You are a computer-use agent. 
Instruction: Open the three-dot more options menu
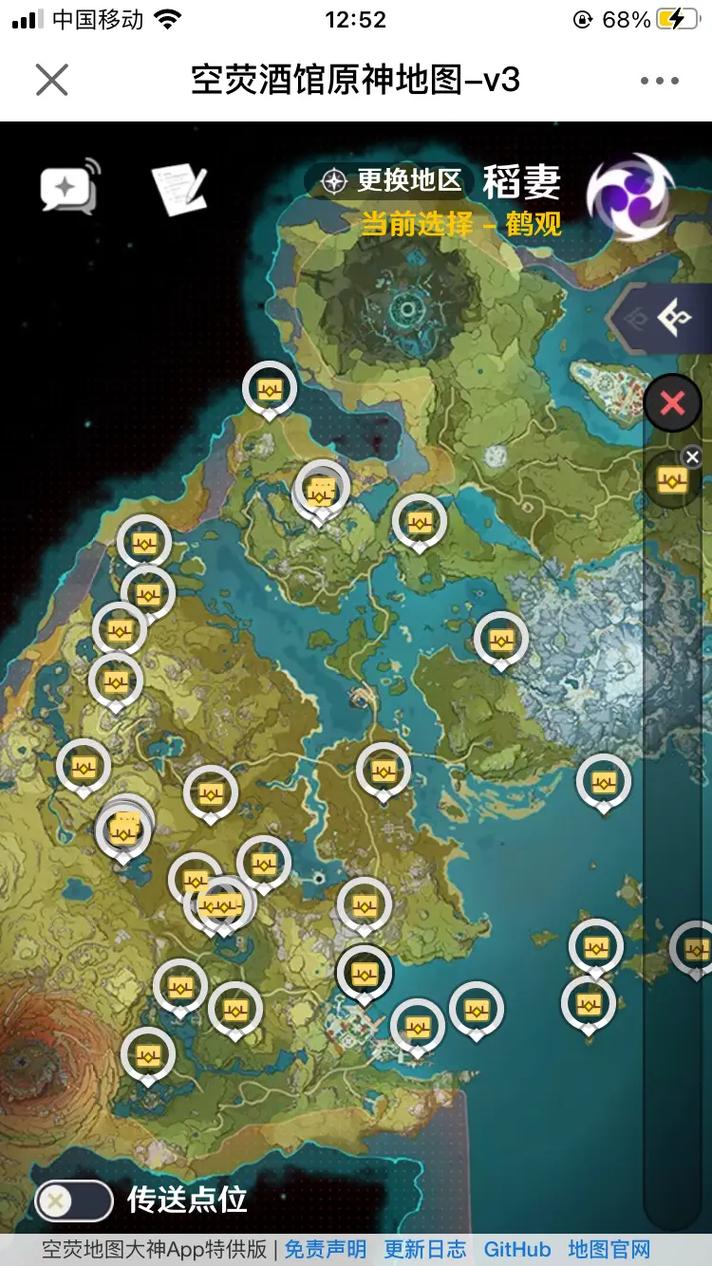[659, 81]
